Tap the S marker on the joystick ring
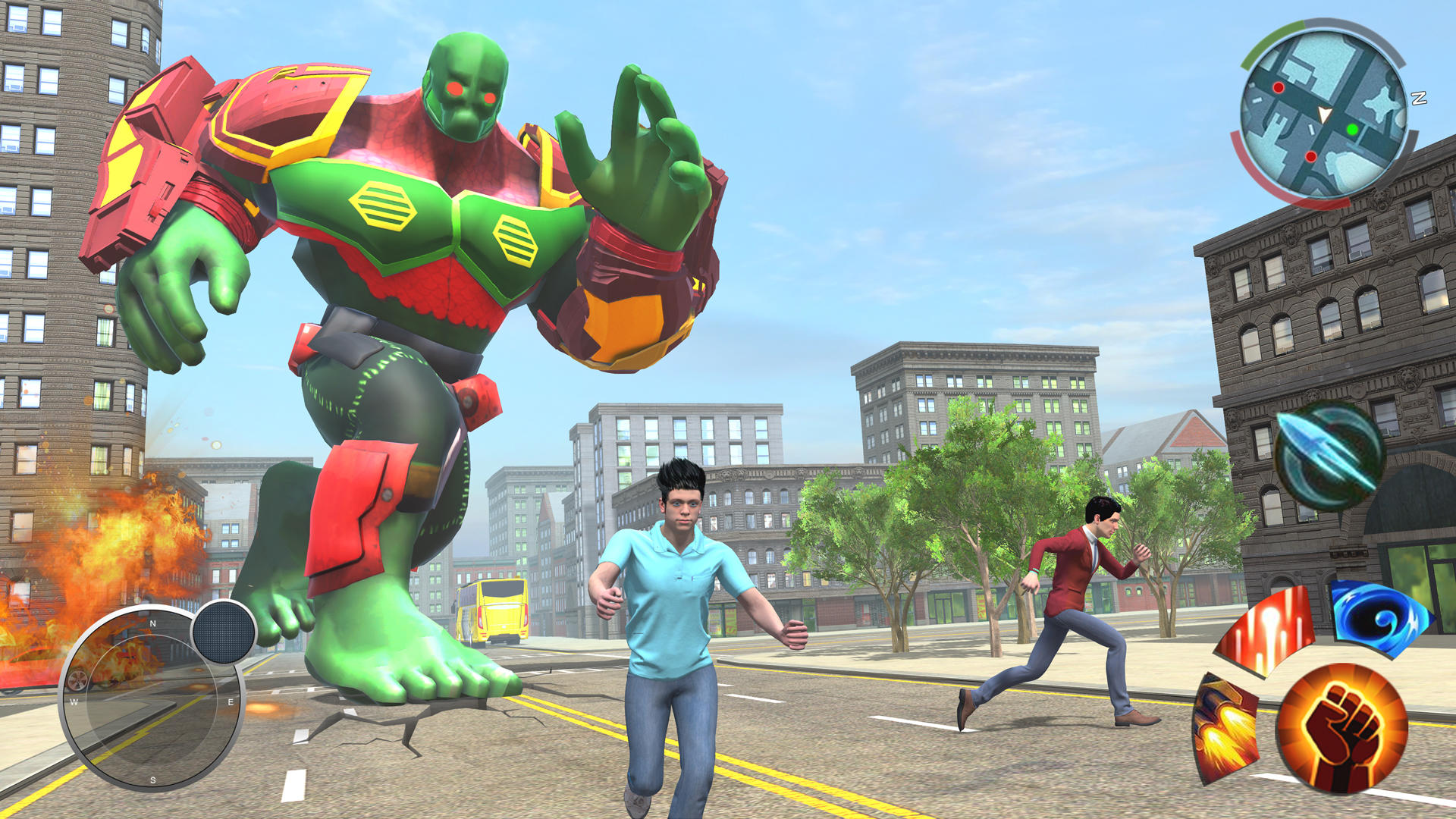 coord(153,779)
